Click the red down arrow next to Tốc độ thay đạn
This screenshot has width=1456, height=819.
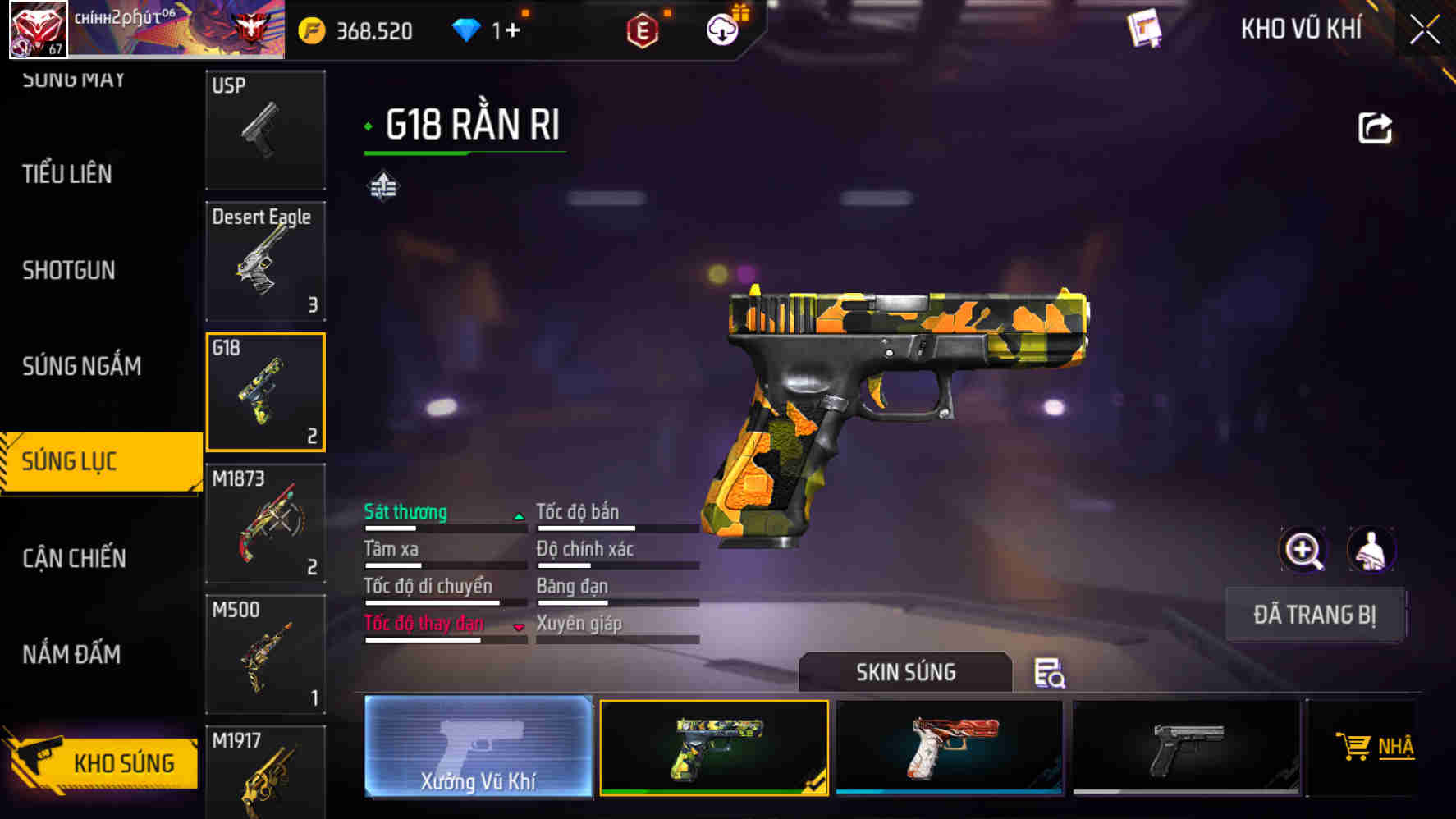click(518, 628)
